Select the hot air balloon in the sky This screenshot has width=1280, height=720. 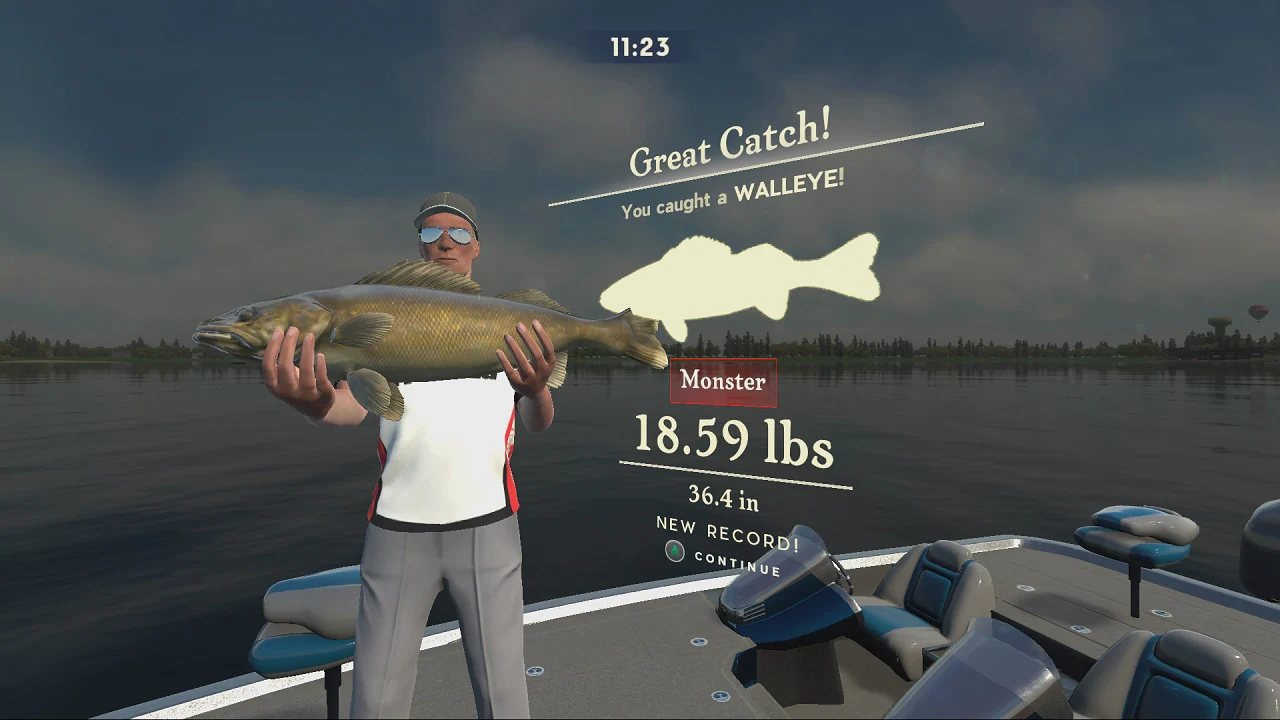point(1257,310)
